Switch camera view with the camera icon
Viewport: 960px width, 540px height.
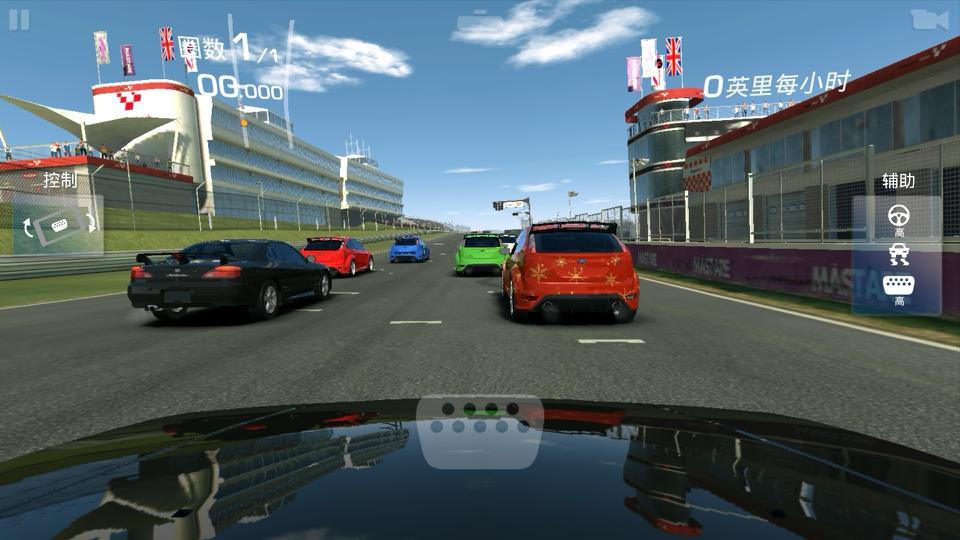pos(929,20)
